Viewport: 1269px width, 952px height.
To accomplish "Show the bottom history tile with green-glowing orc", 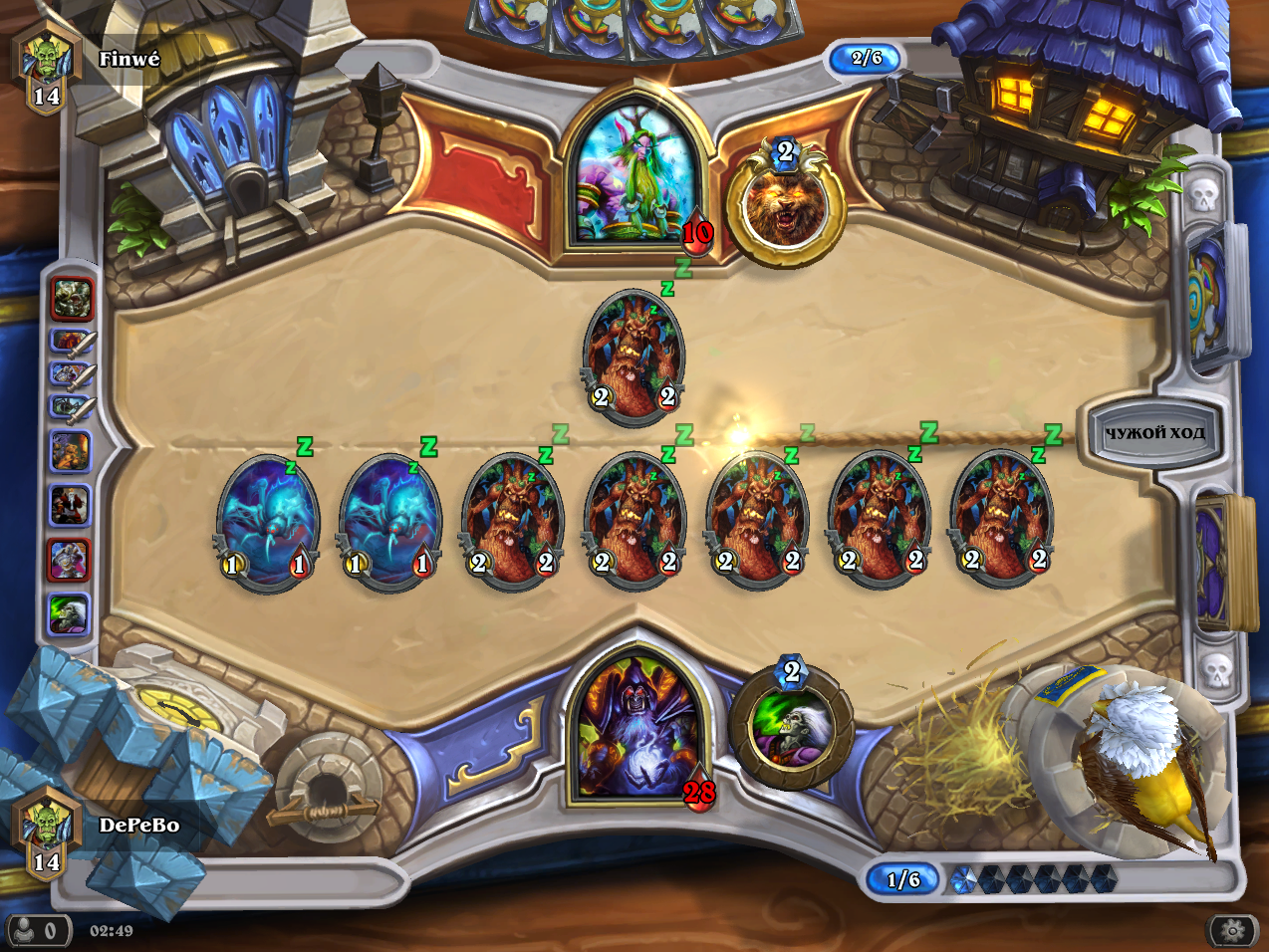I will click(70, 614).
